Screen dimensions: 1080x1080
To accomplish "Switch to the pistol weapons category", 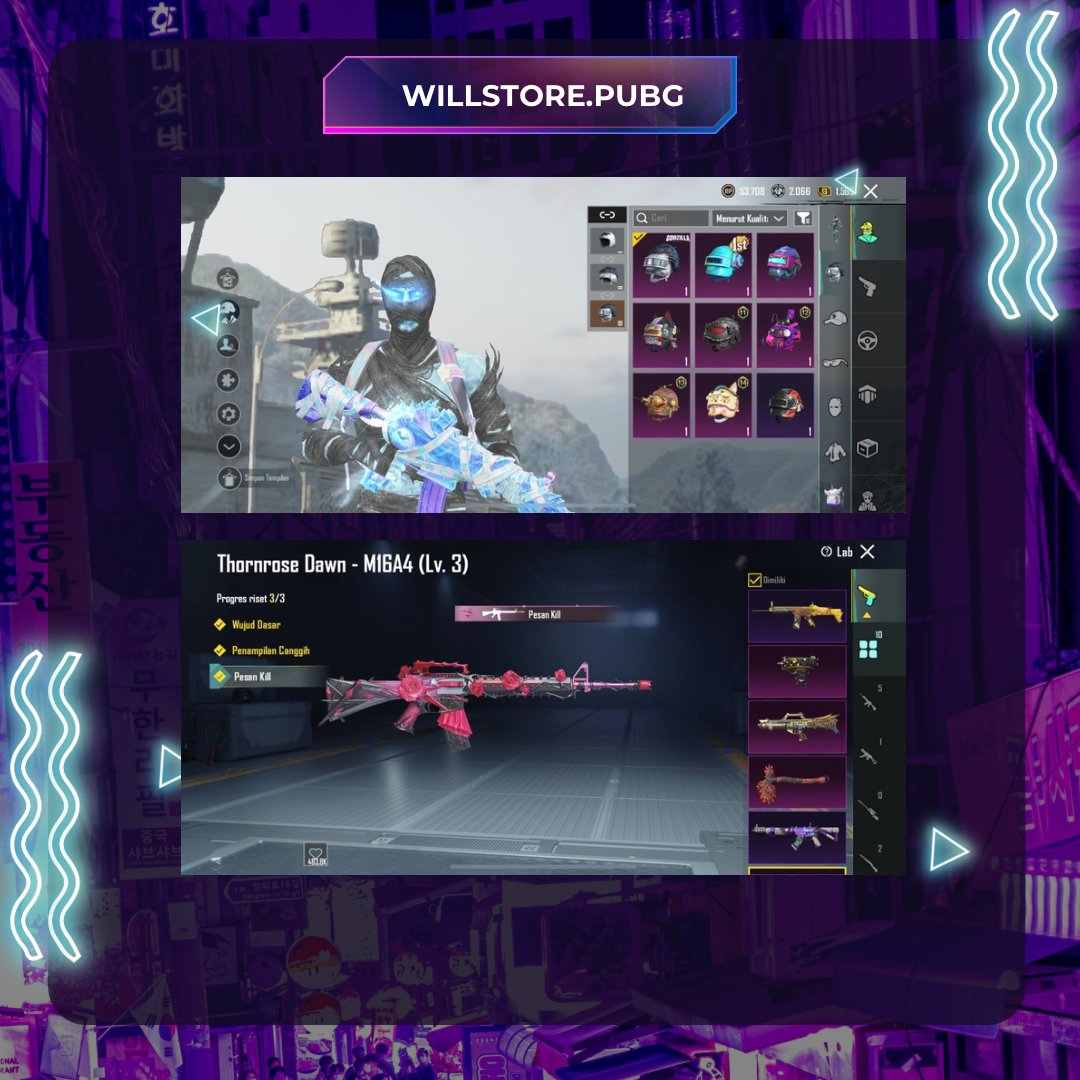I will 866,288.
